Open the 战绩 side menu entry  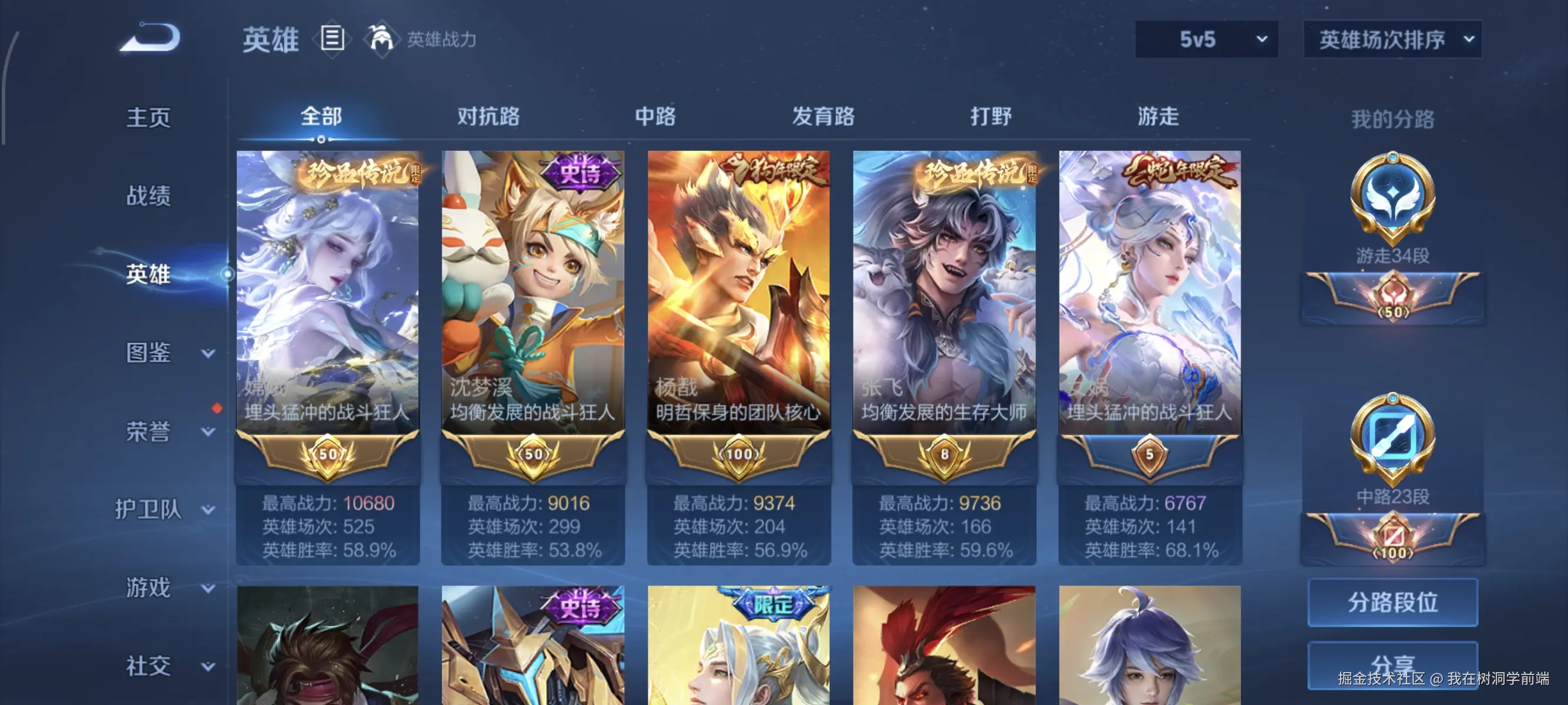coord(149,196)
